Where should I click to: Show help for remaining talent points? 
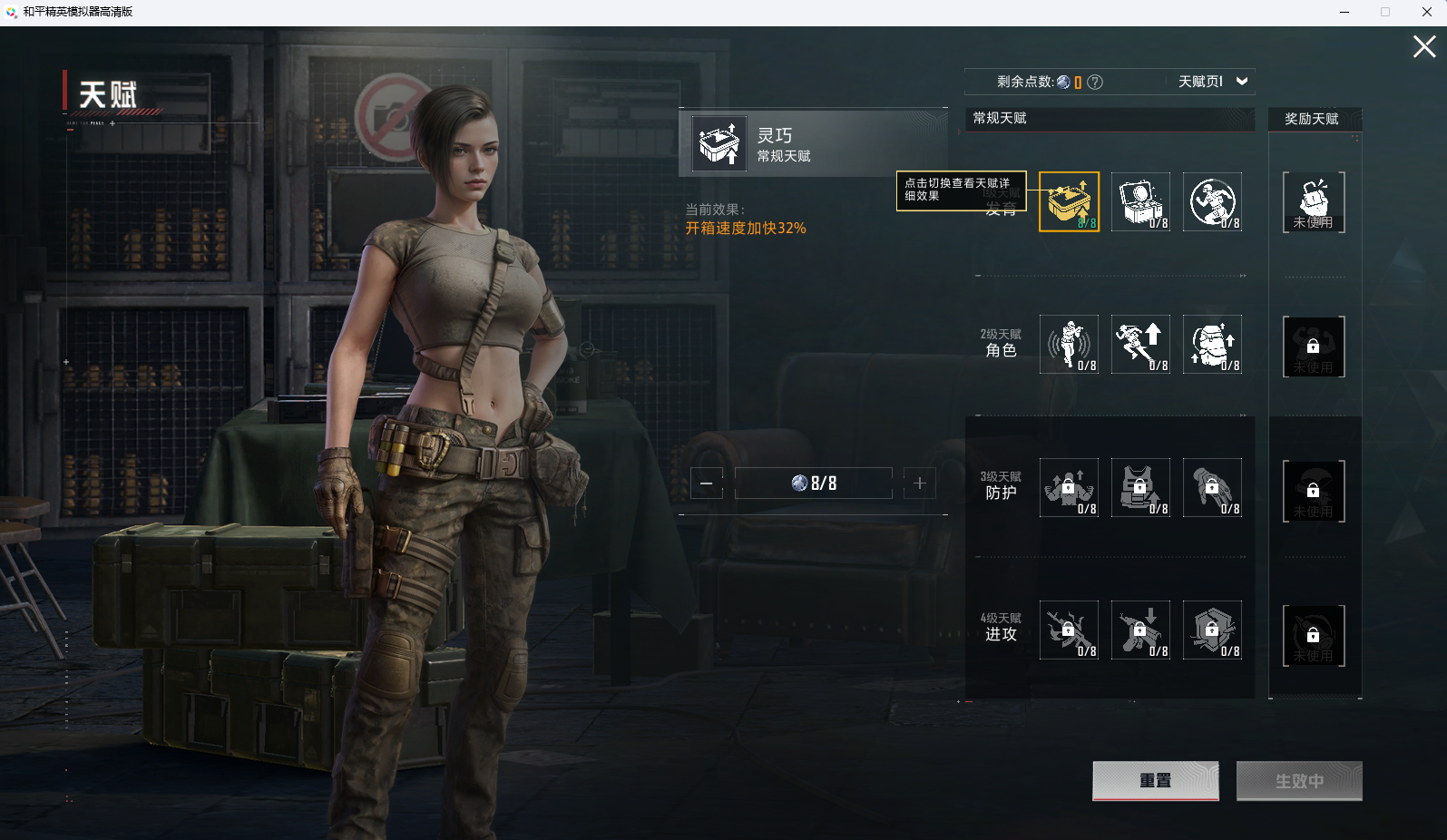coord(1095,82)
